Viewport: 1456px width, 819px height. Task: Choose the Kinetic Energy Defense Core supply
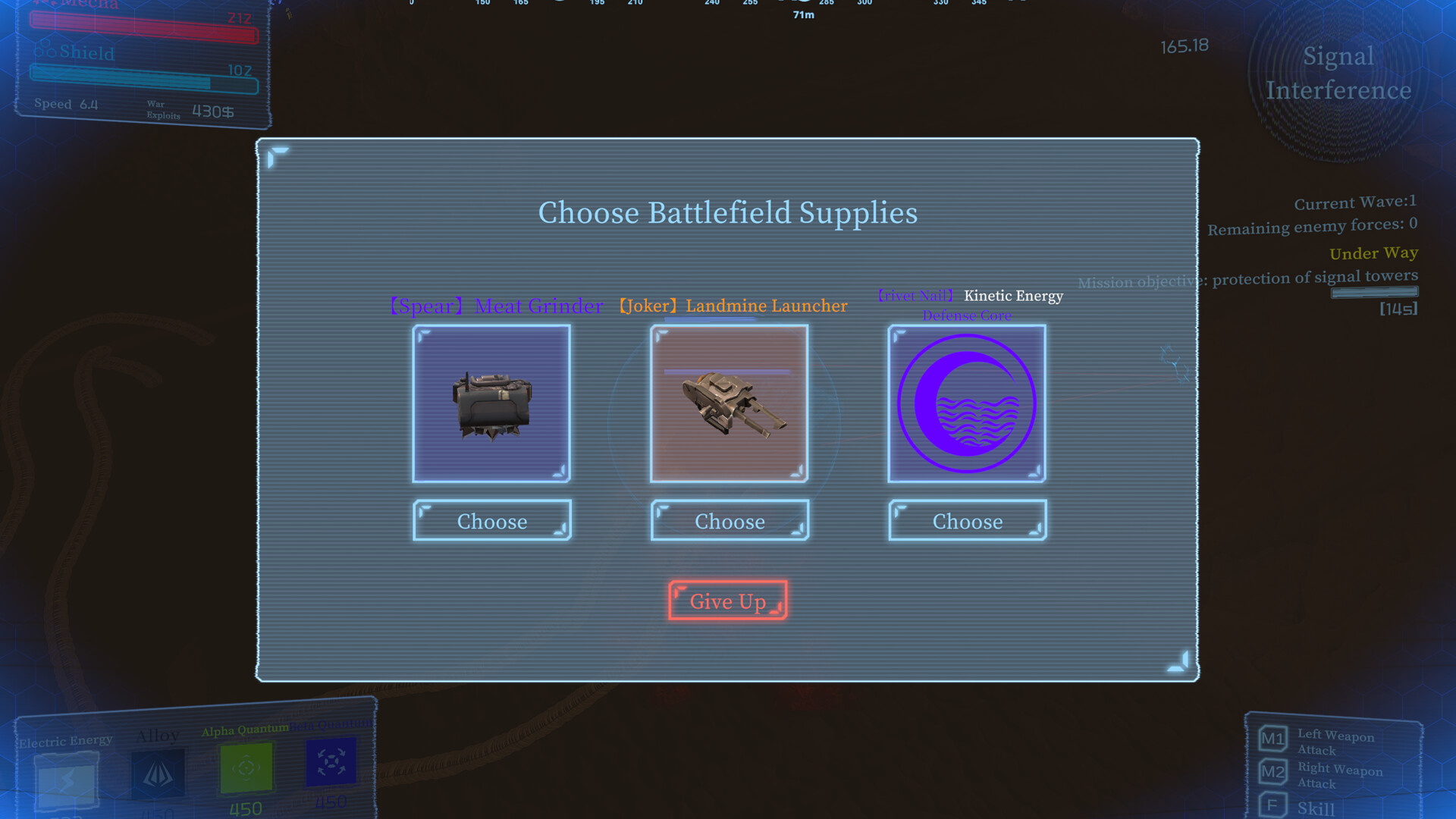pyautogui.click(x=967, y=521)
